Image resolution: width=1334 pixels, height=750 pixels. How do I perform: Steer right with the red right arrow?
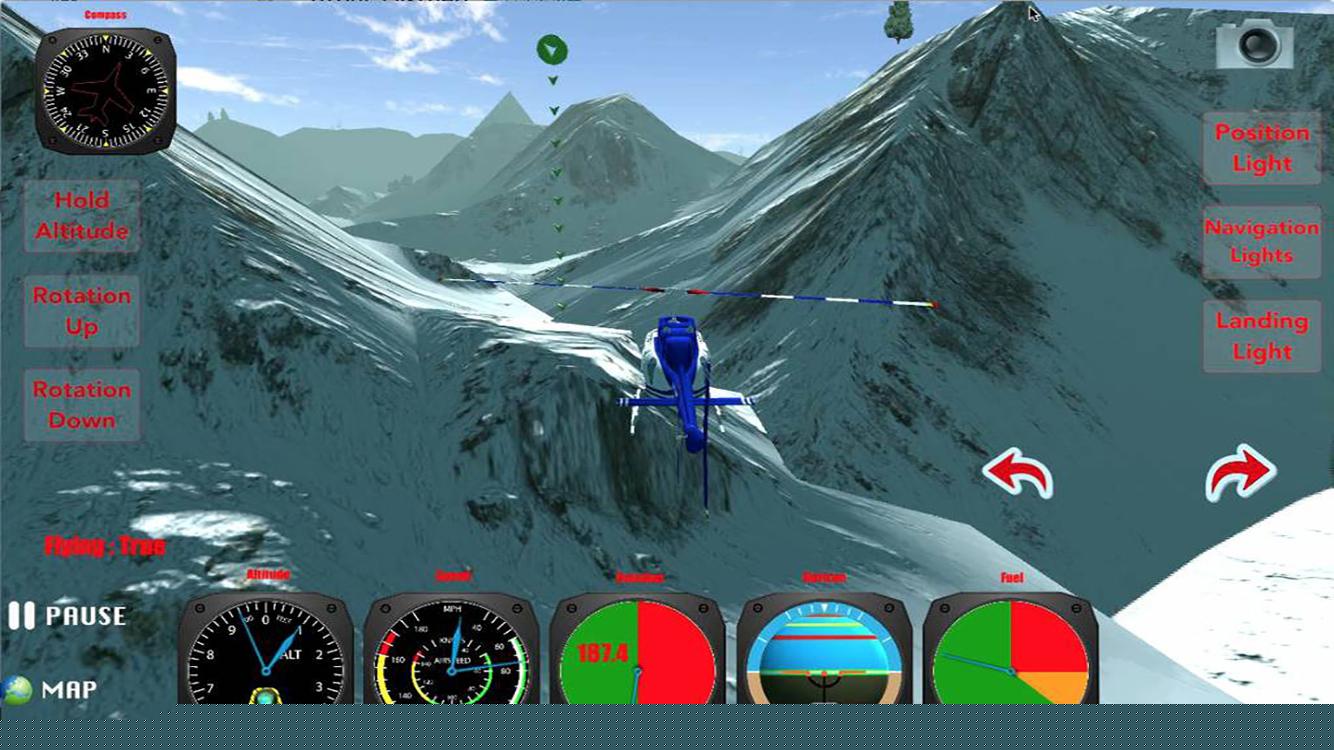point(1239,472)
